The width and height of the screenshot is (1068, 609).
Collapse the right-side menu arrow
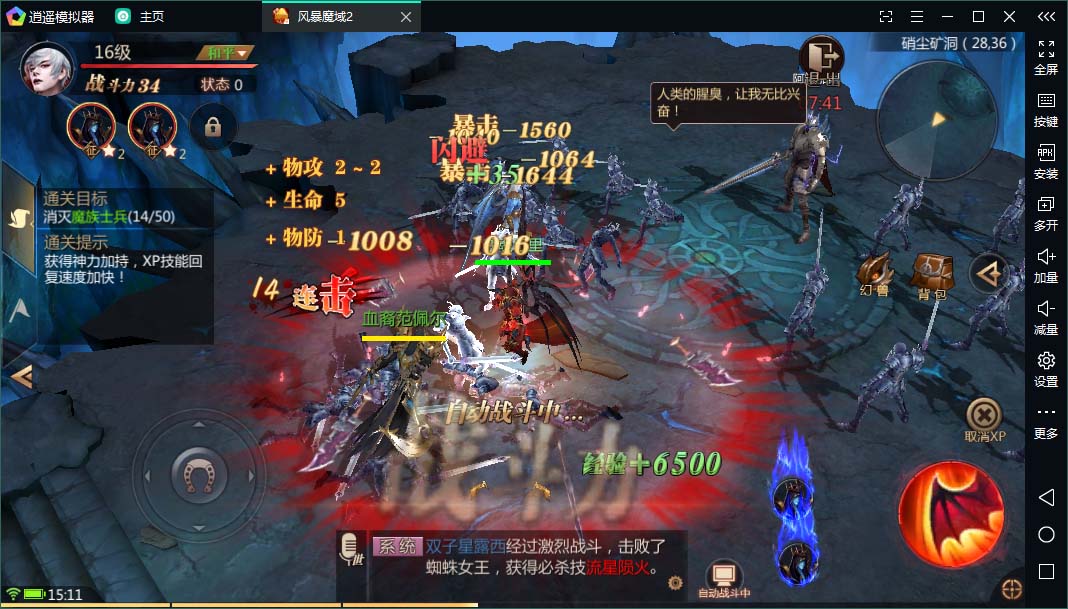pyautogui.click(x=990, y=274)
